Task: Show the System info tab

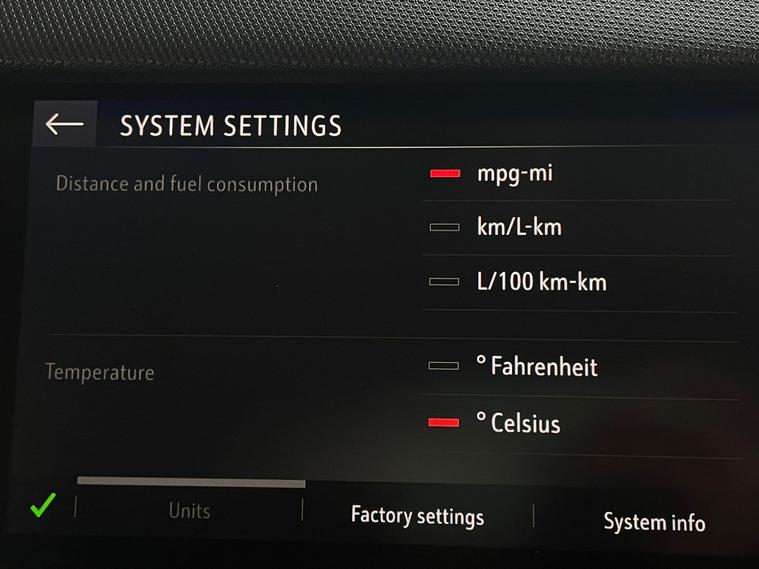Action: point(654,522)
